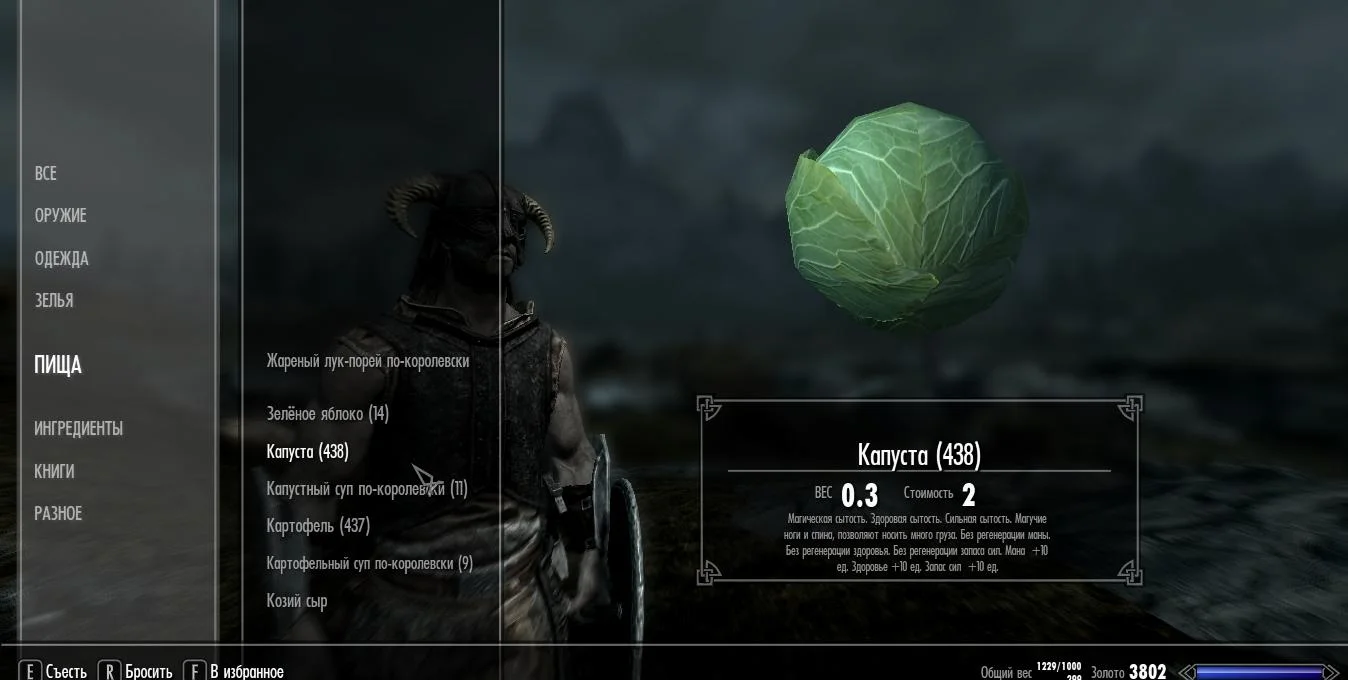Click the Капуста (438) list entry
This screenshot has width=1348, height=680.
tap(307, 452)
